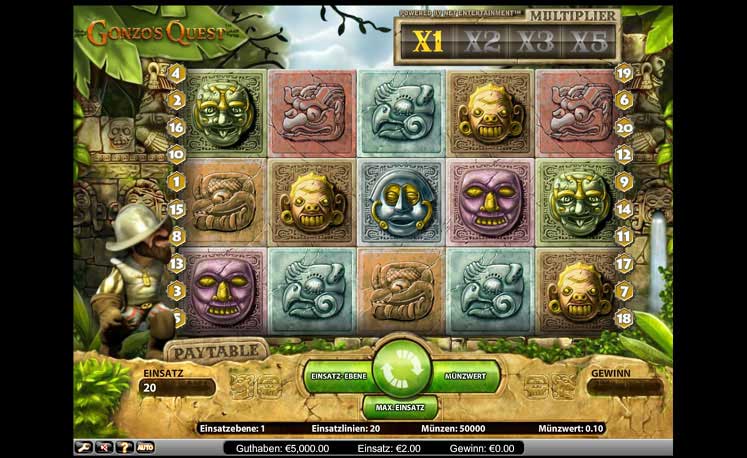Open the wrench settings icon

[x=84, y=446]
